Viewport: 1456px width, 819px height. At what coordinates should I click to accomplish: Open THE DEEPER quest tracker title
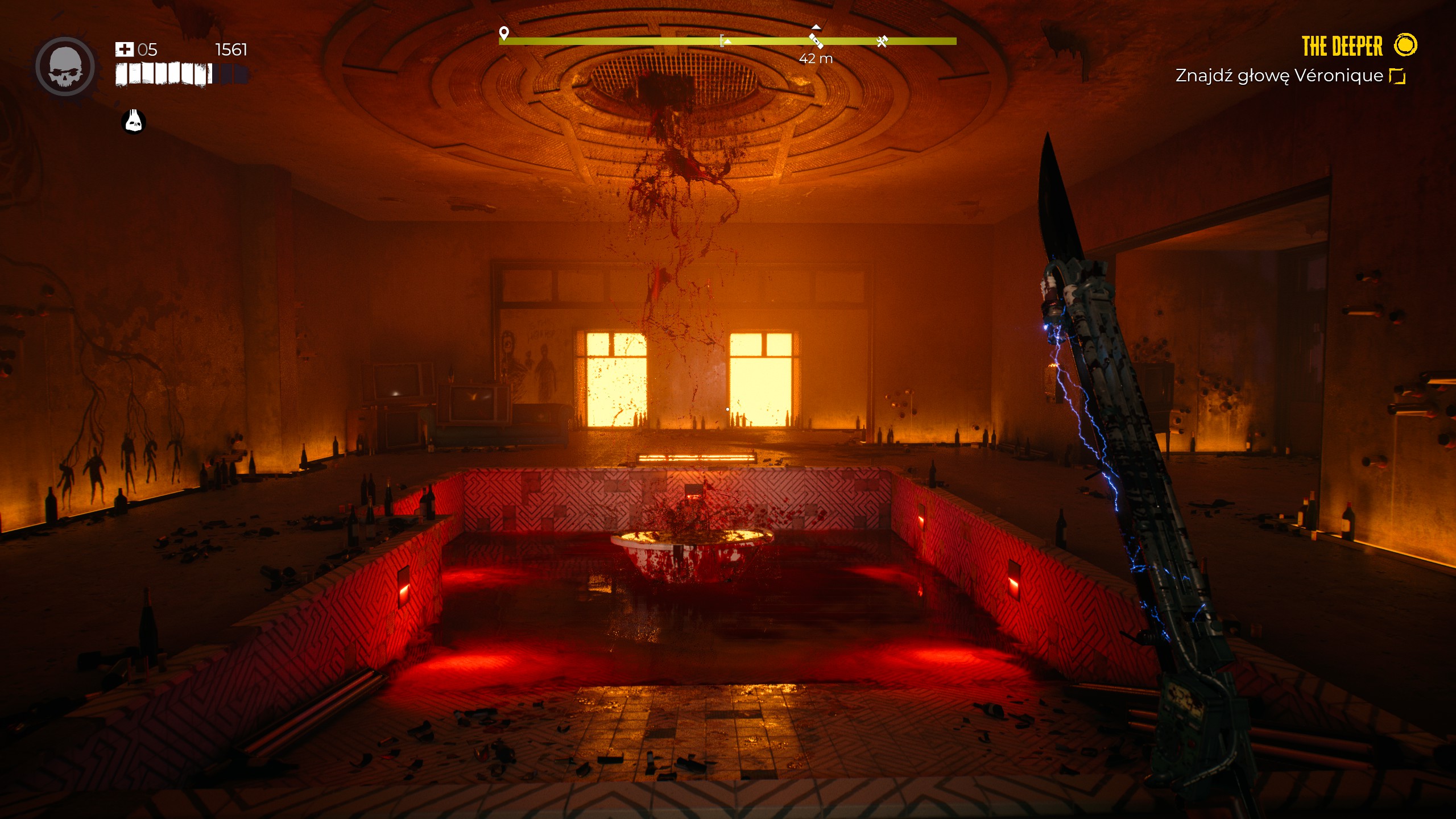coord(1342,46)
